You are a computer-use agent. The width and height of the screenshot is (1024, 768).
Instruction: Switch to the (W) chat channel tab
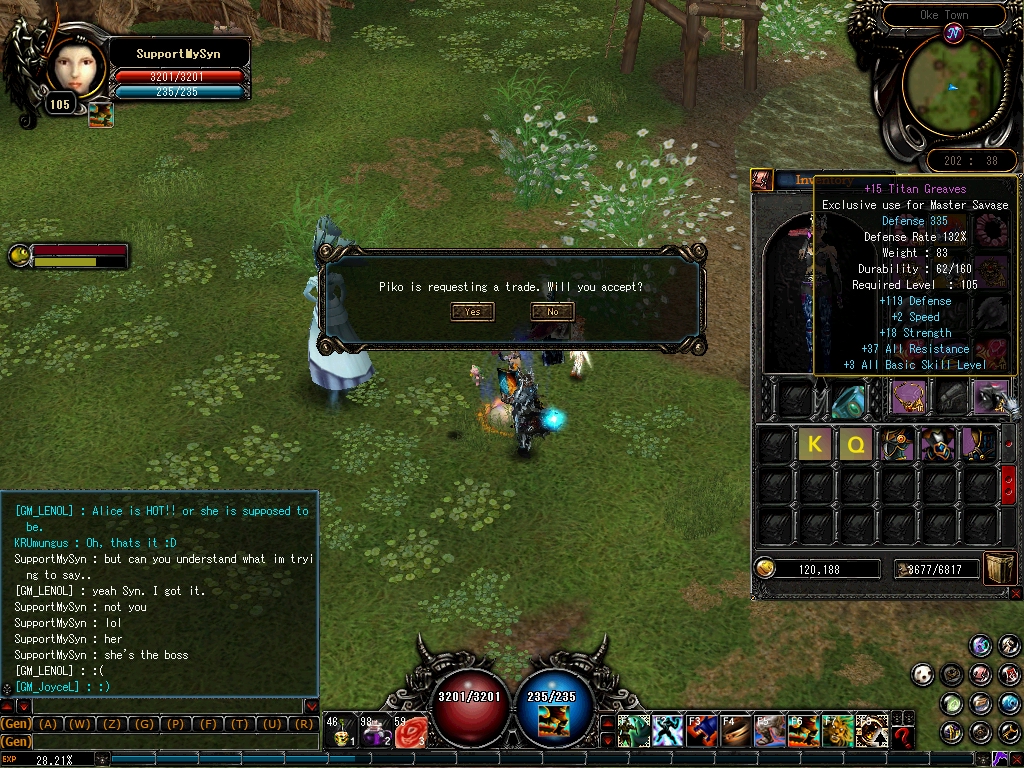coord(81,723)
